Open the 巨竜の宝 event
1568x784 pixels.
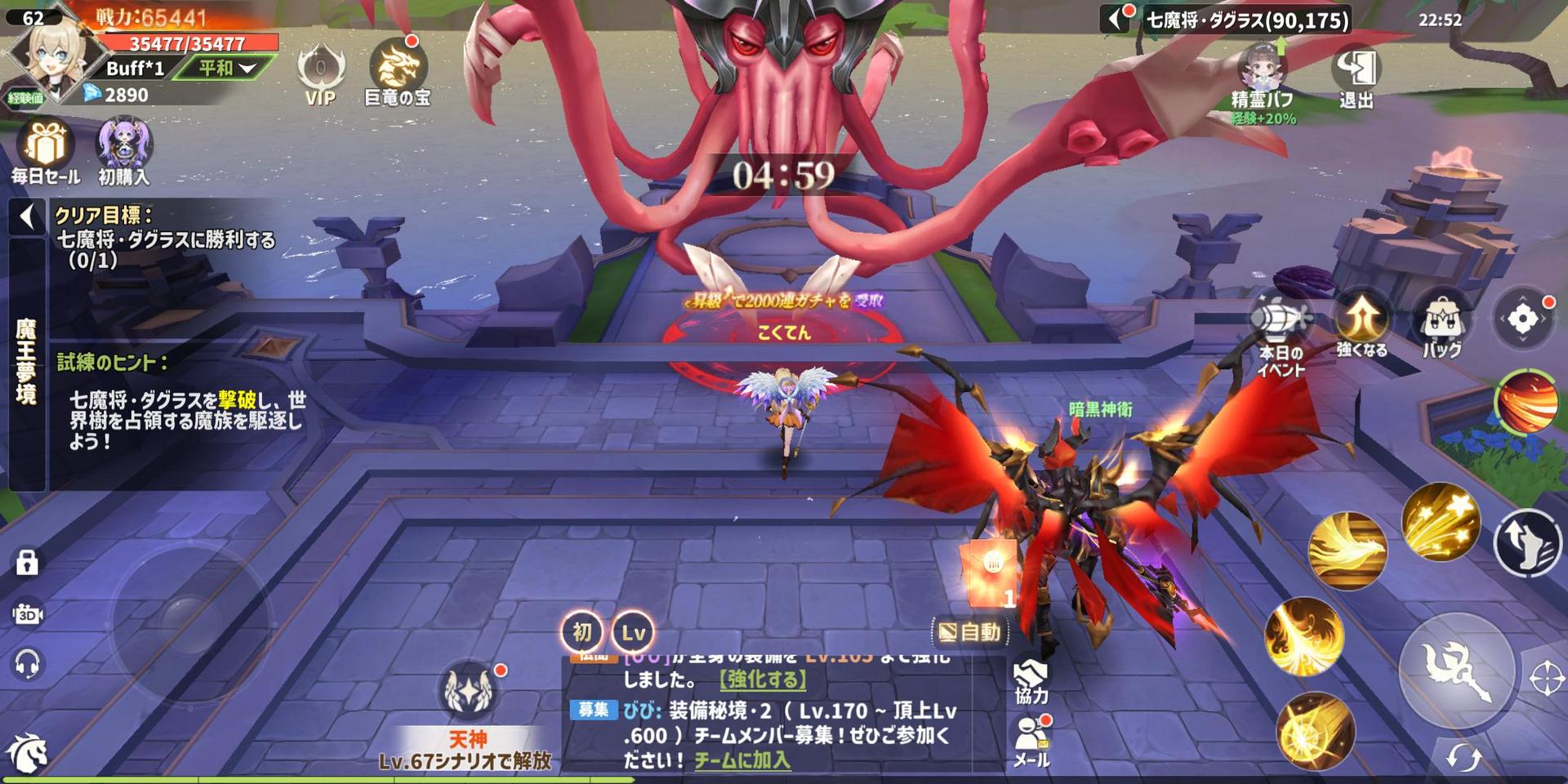[x=398, y=69]
